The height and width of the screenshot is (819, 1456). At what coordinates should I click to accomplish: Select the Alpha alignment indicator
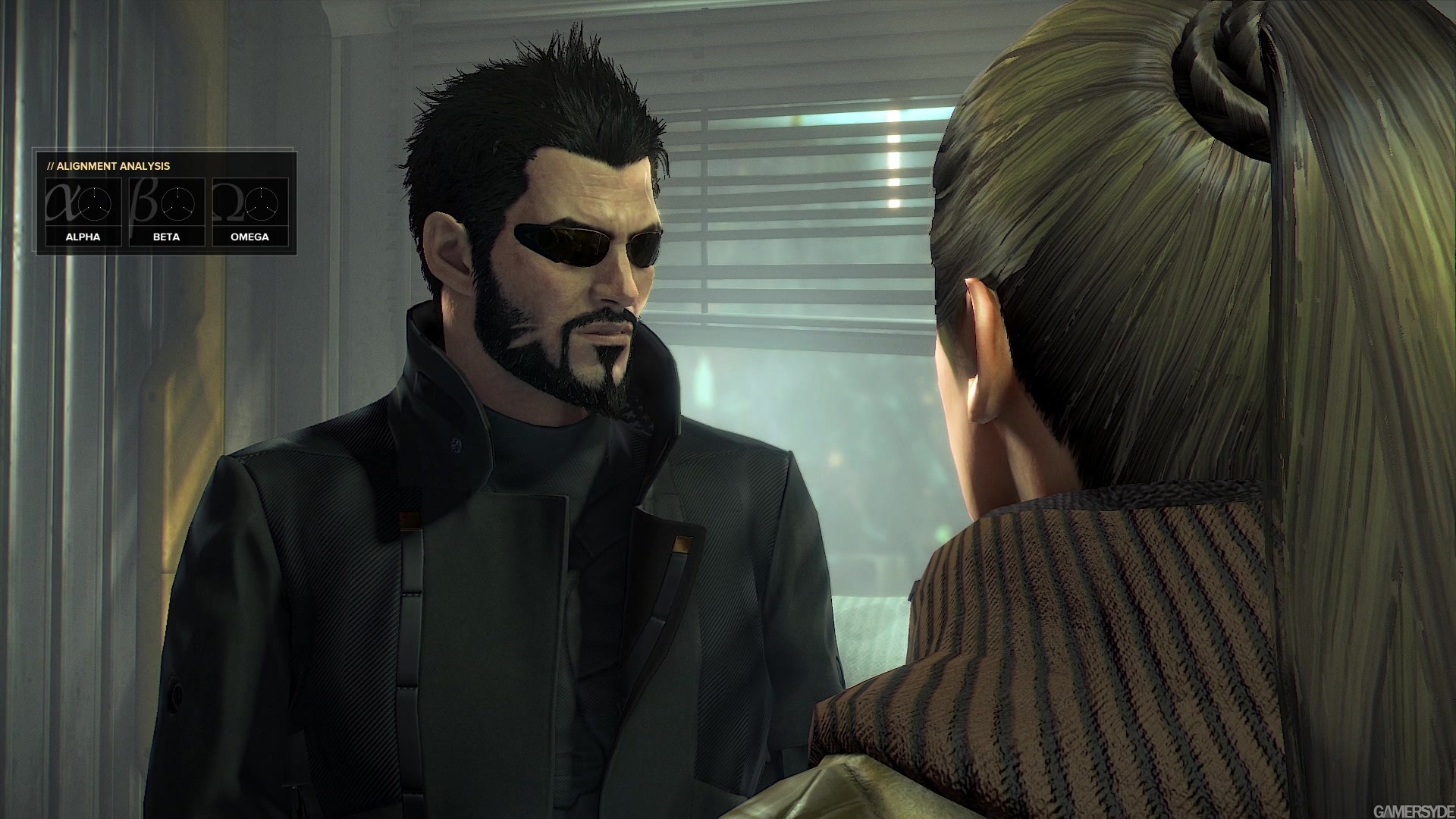click(x=83, y=211)
